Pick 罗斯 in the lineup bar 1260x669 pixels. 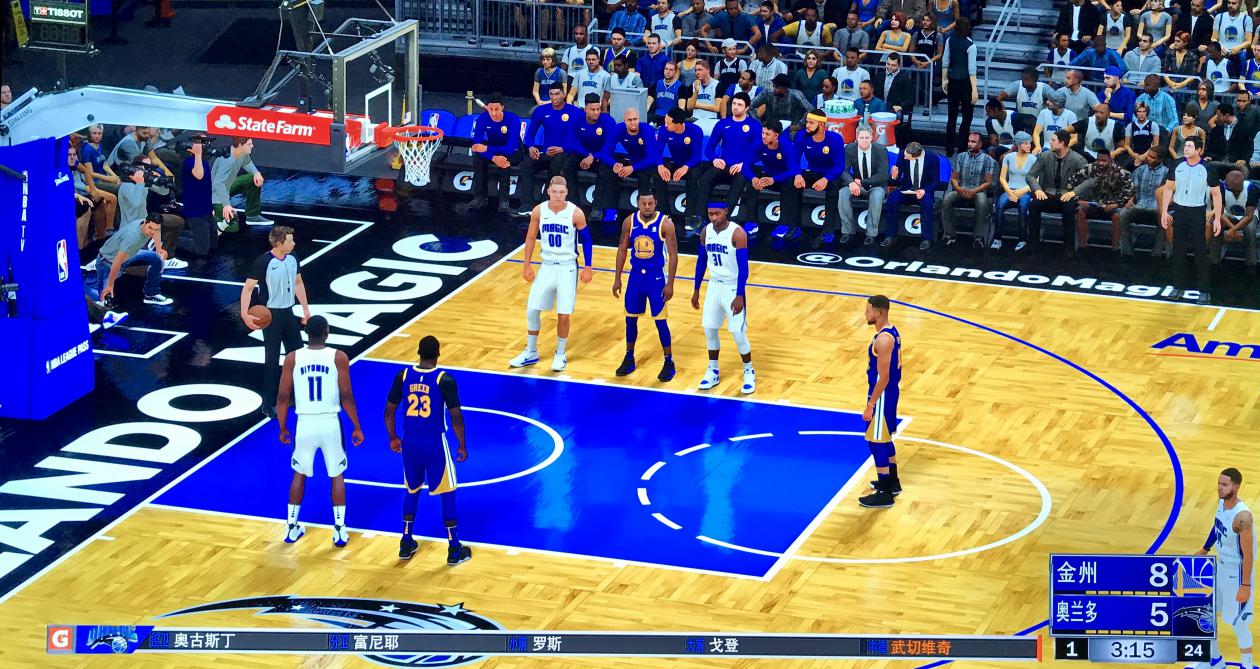pos(546,643)
